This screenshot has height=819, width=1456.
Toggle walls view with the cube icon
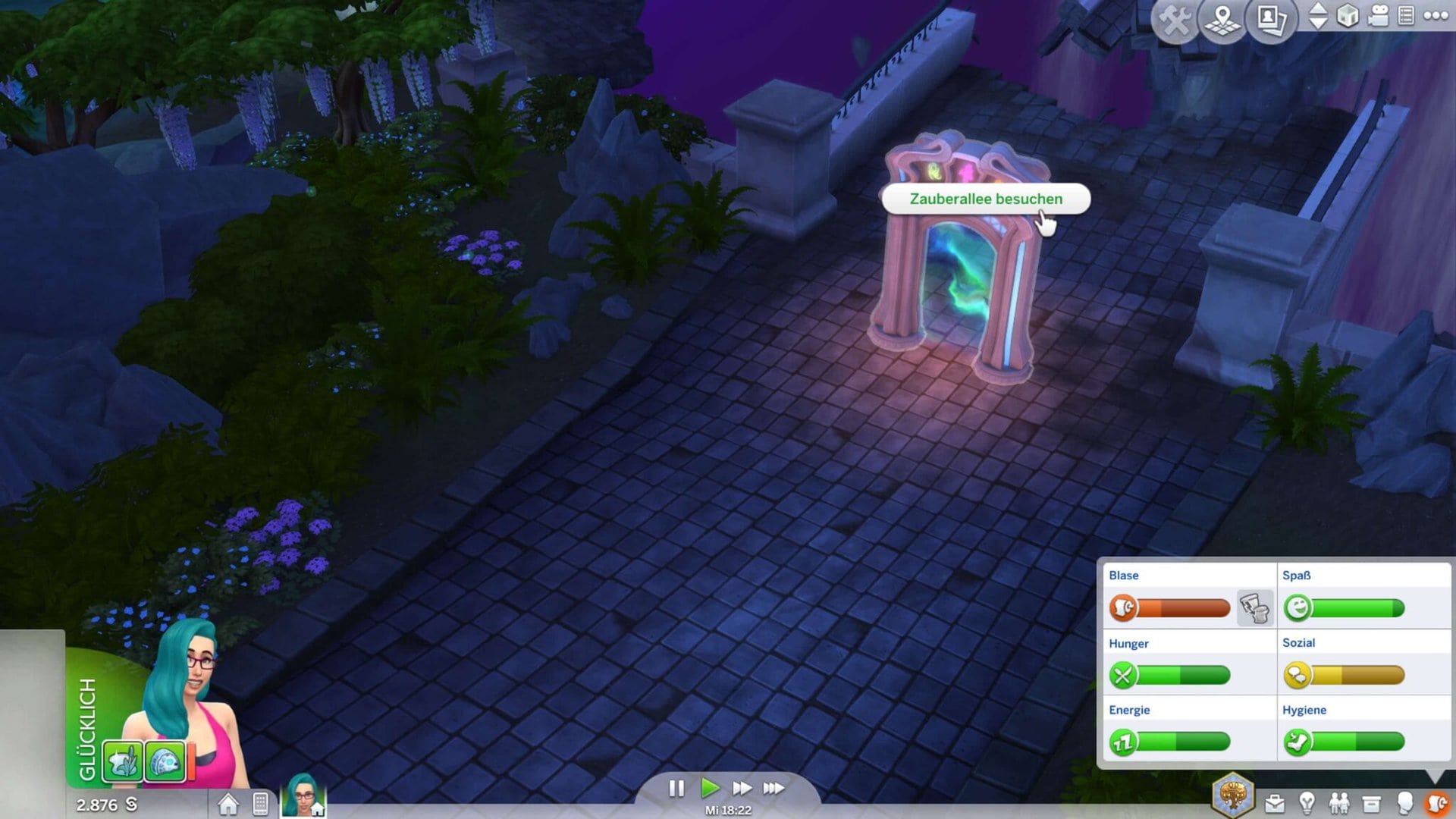click(1348, 16)
